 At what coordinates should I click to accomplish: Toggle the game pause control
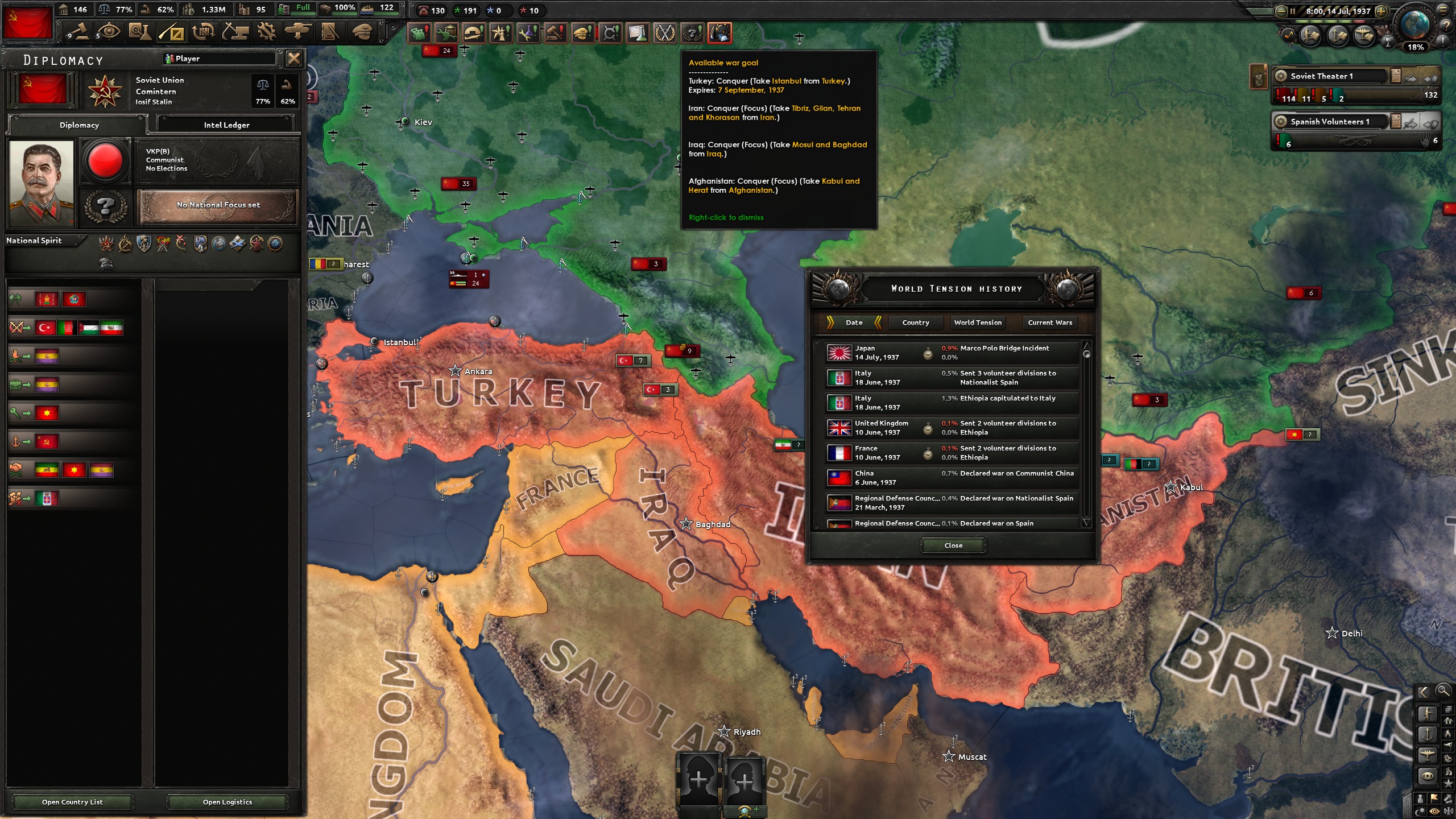(x=1292, y=11)
